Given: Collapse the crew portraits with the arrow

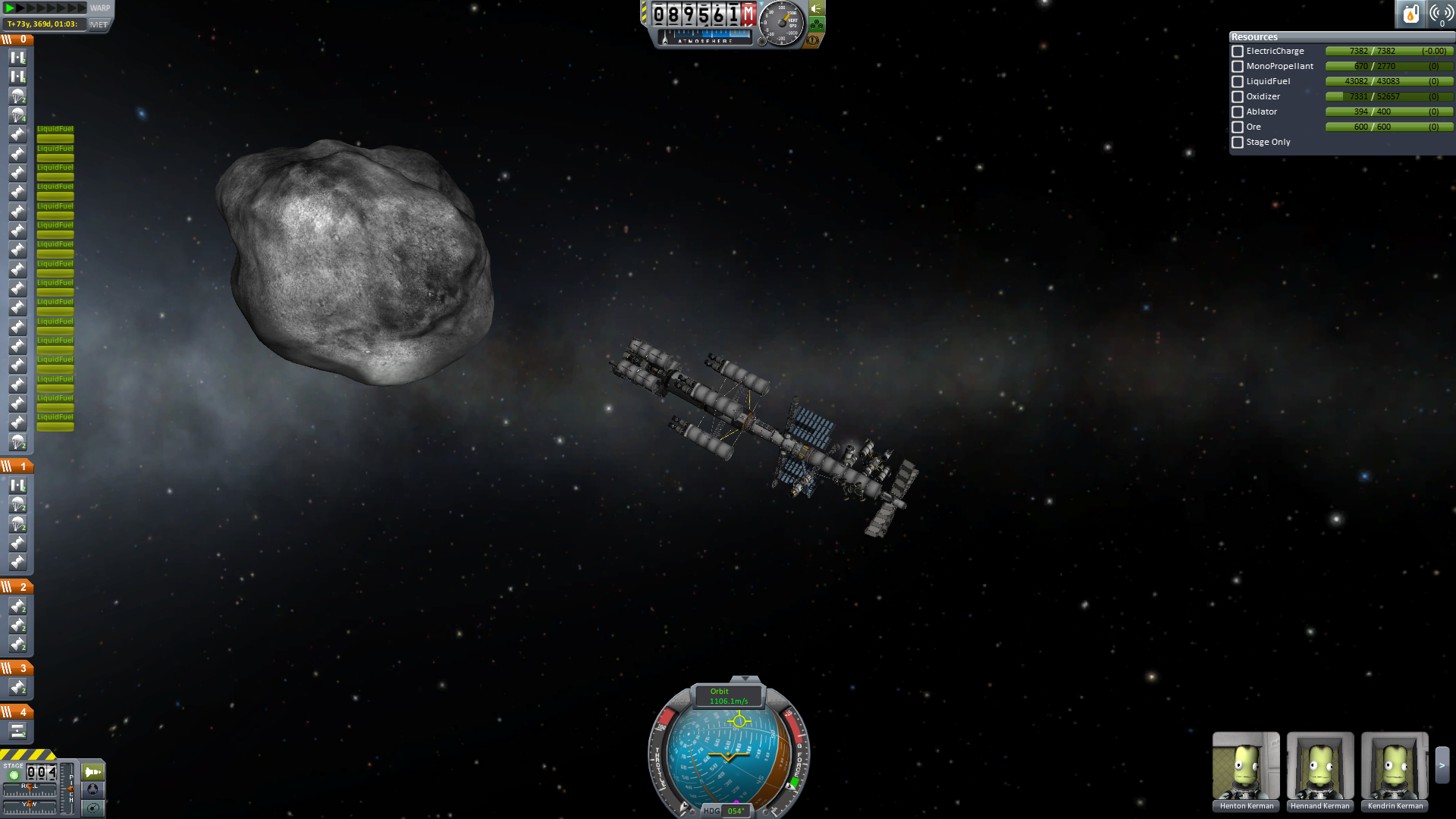Looking at the screenshot, I should (1442, 765).
